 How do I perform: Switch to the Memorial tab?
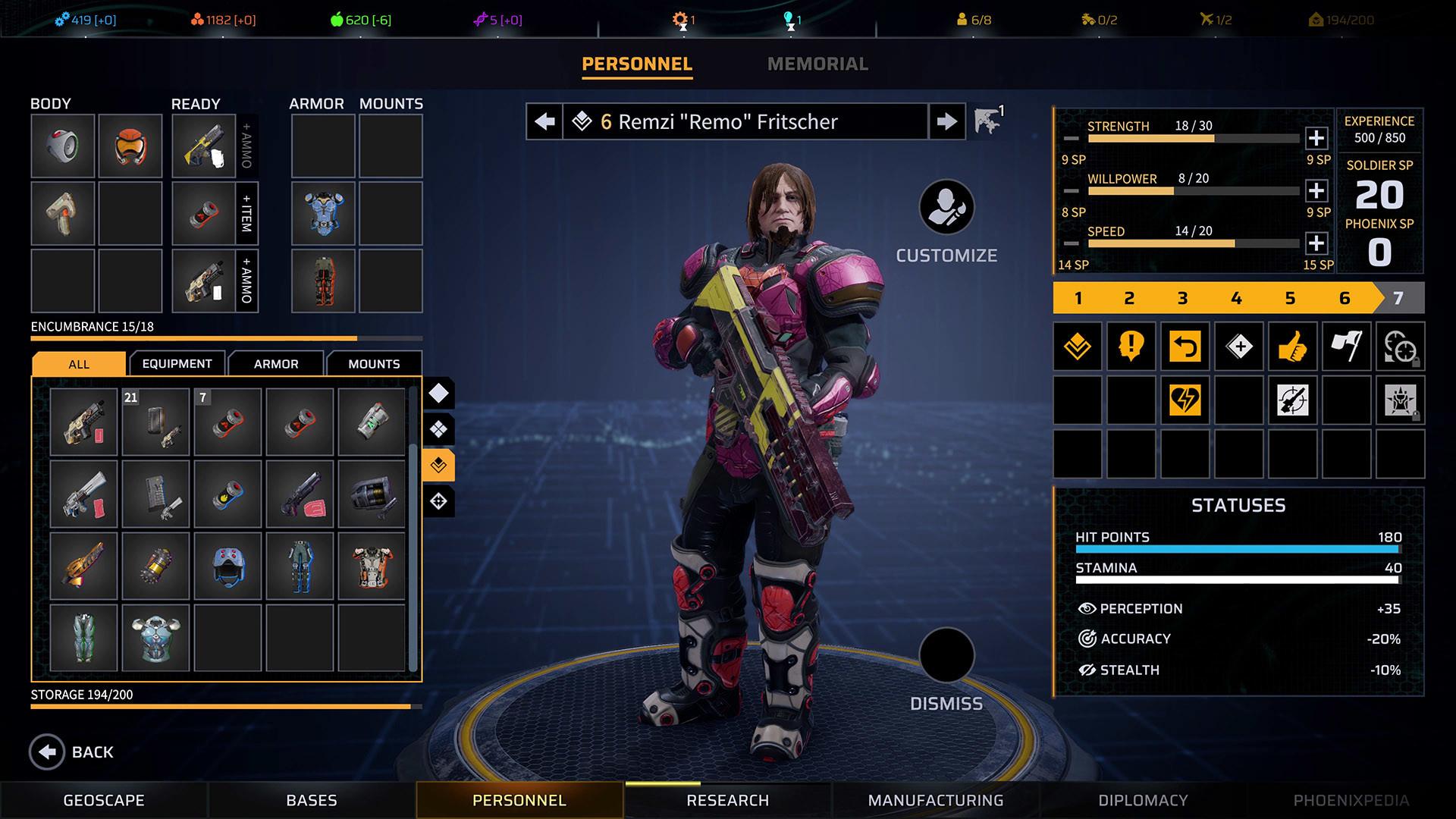coord(817,64)
